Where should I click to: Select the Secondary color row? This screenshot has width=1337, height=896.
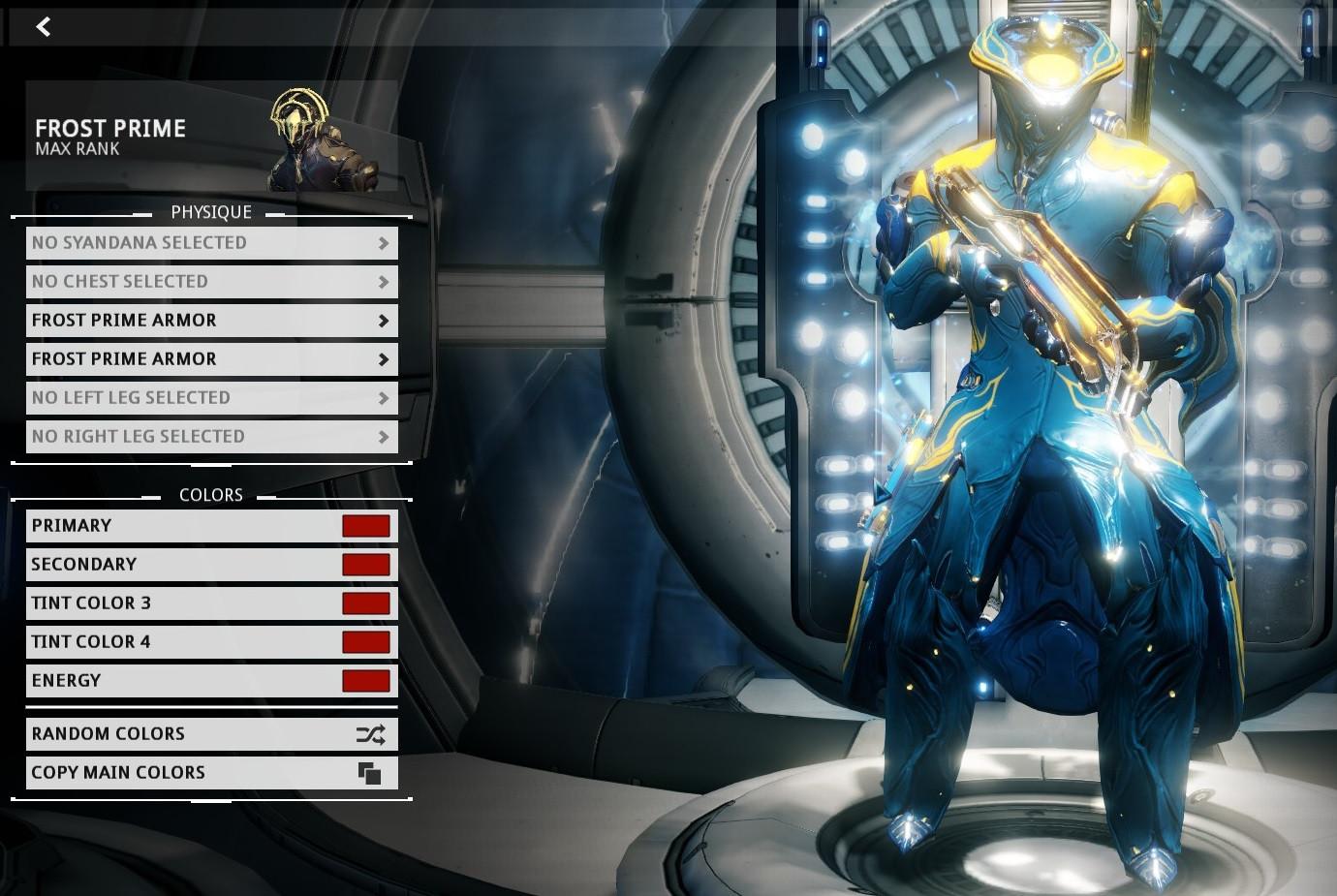tap(211, 565)
